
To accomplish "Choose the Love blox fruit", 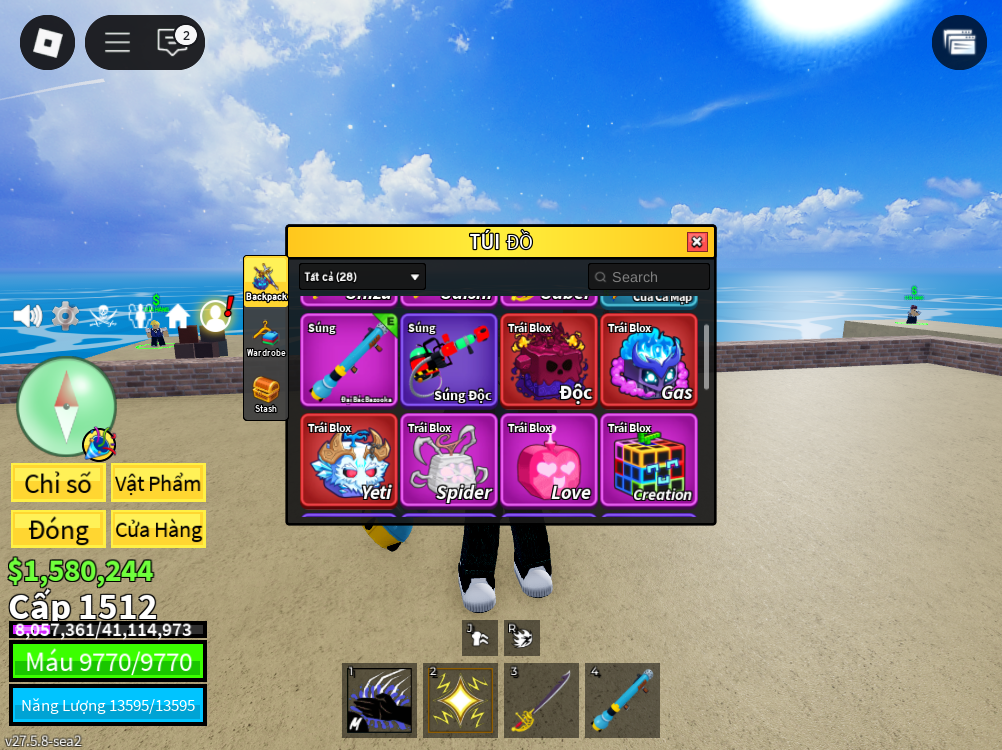I will click(x=549, y=460).
